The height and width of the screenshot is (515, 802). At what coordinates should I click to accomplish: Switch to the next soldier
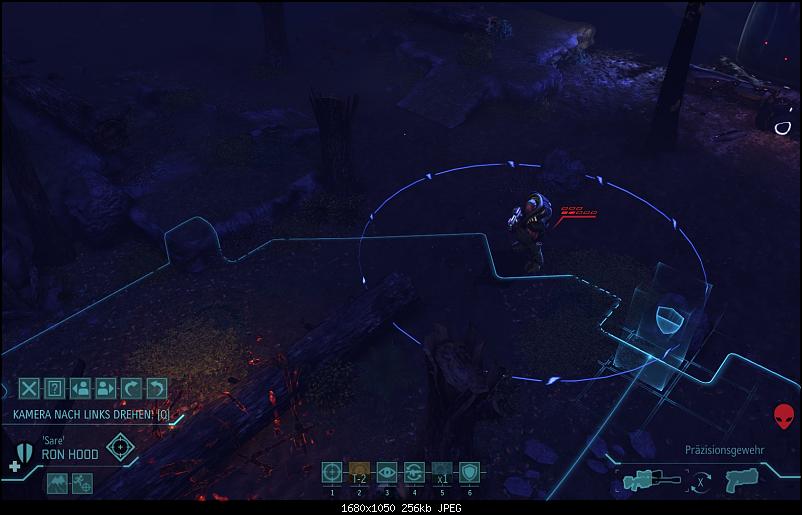106,389
